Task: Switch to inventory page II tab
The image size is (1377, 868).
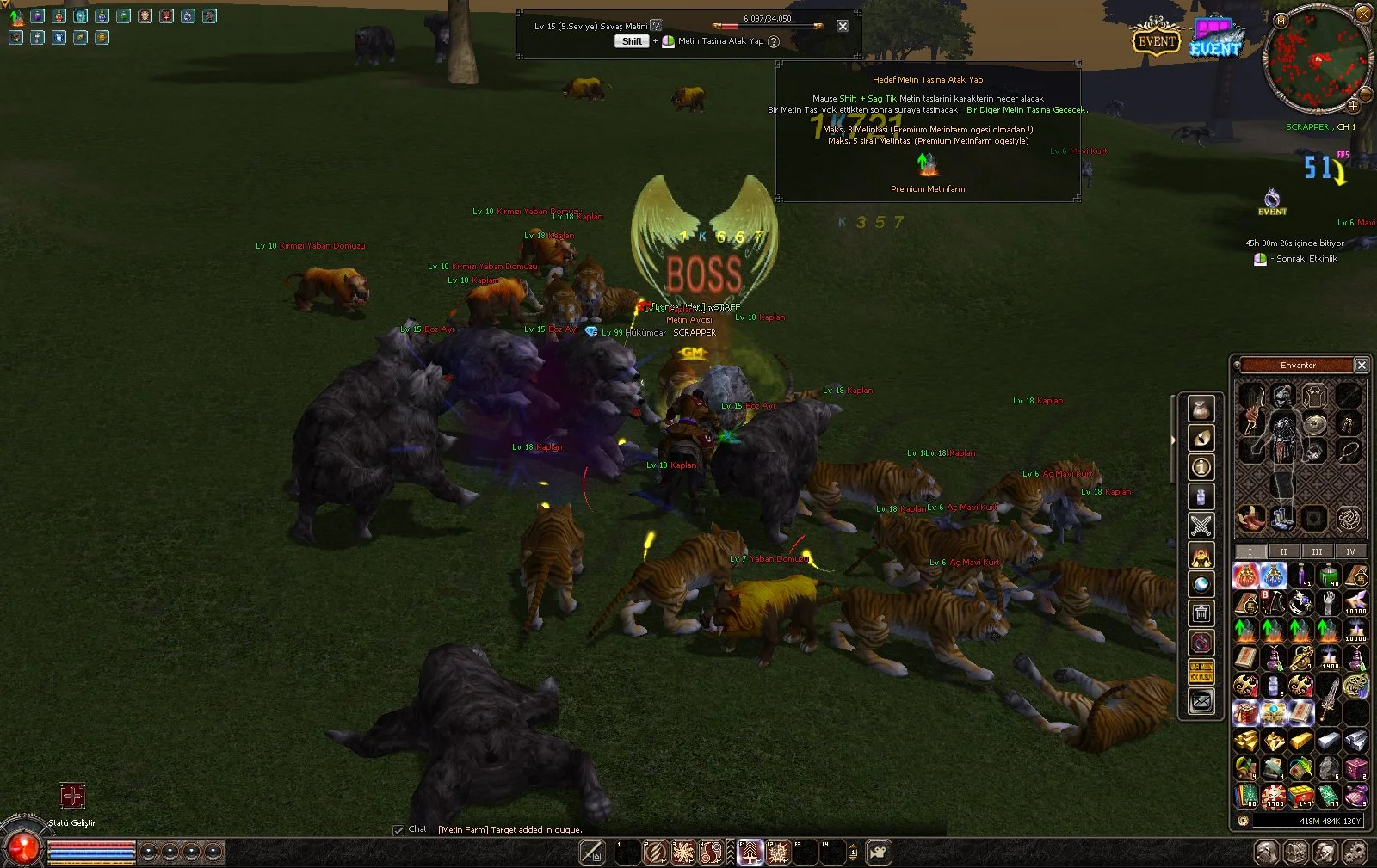Action: click(1283, 551)
